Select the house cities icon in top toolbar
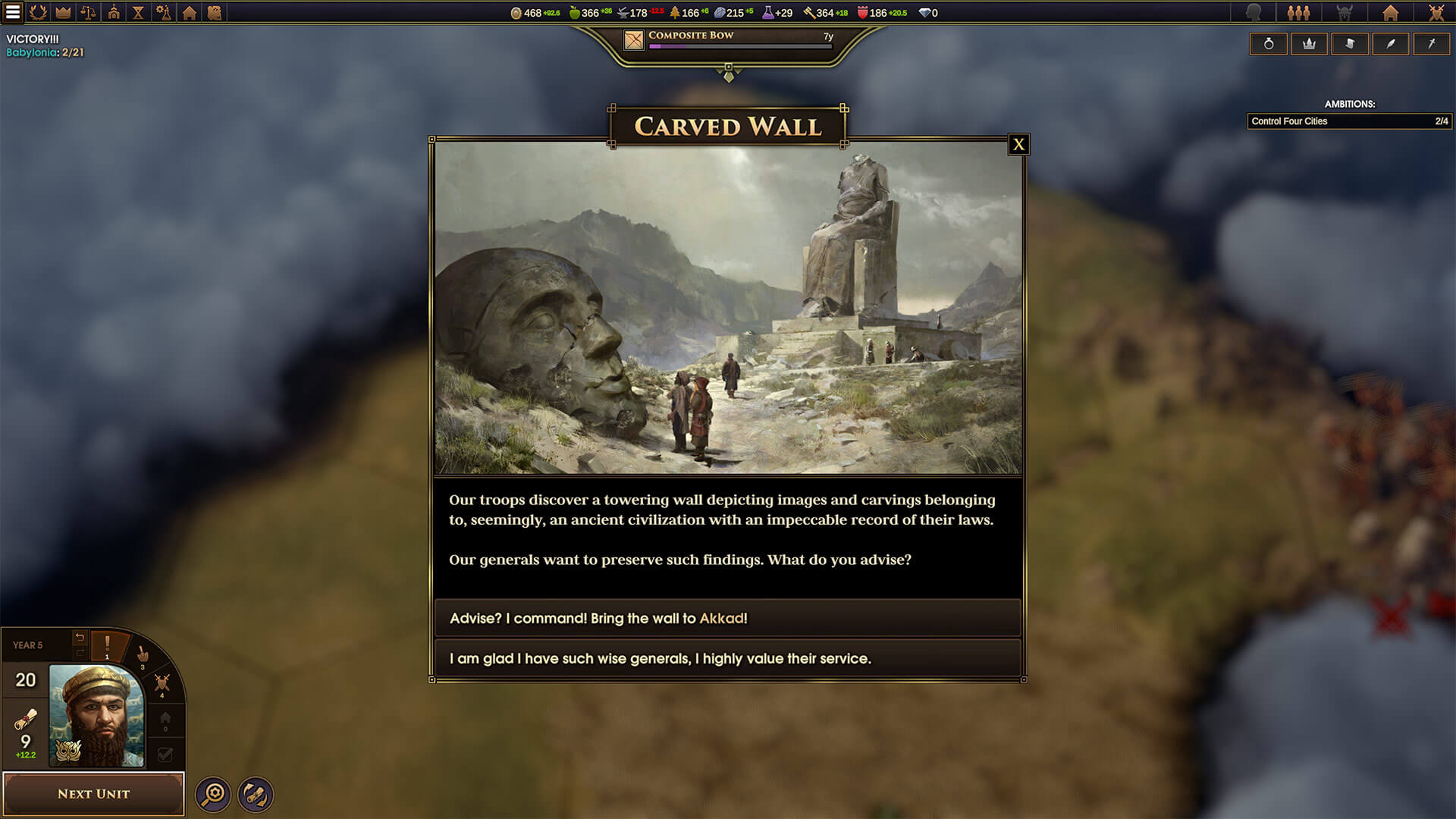 [x=190, y=13]
